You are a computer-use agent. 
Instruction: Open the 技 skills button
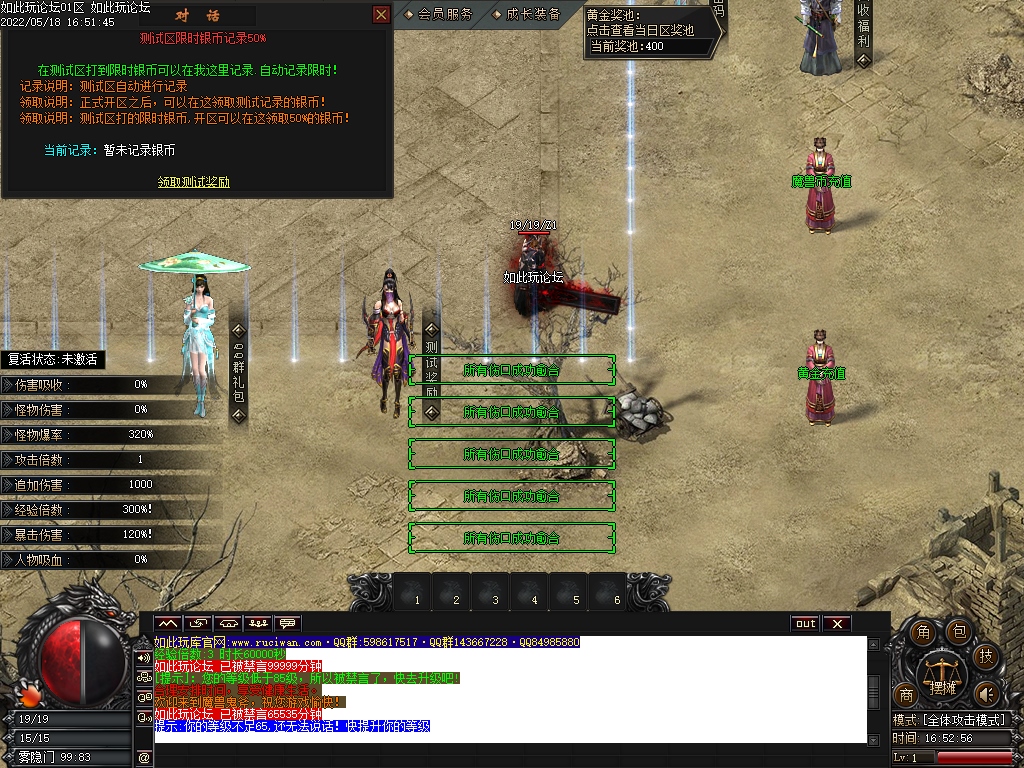point(986,657)
